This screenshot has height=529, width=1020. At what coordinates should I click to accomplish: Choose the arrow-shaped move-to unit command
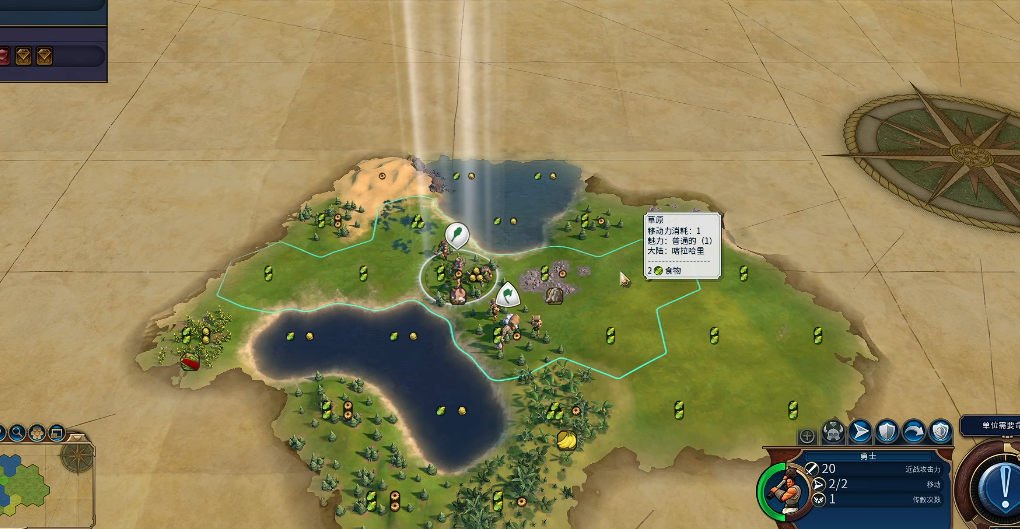[859, 432]
